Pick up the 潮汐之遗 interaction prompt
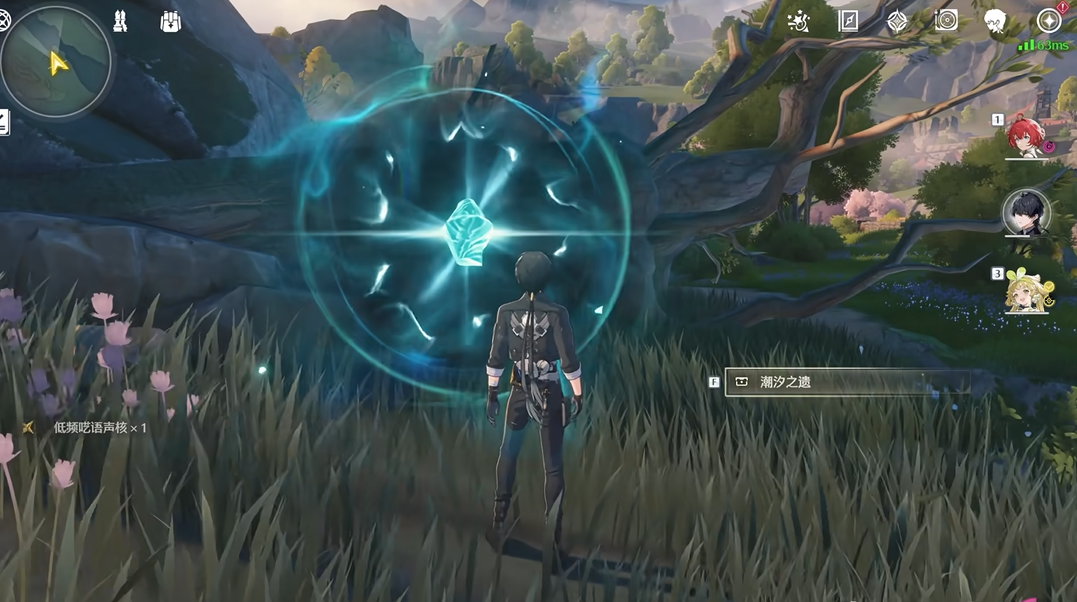 [x=846, y=382]
